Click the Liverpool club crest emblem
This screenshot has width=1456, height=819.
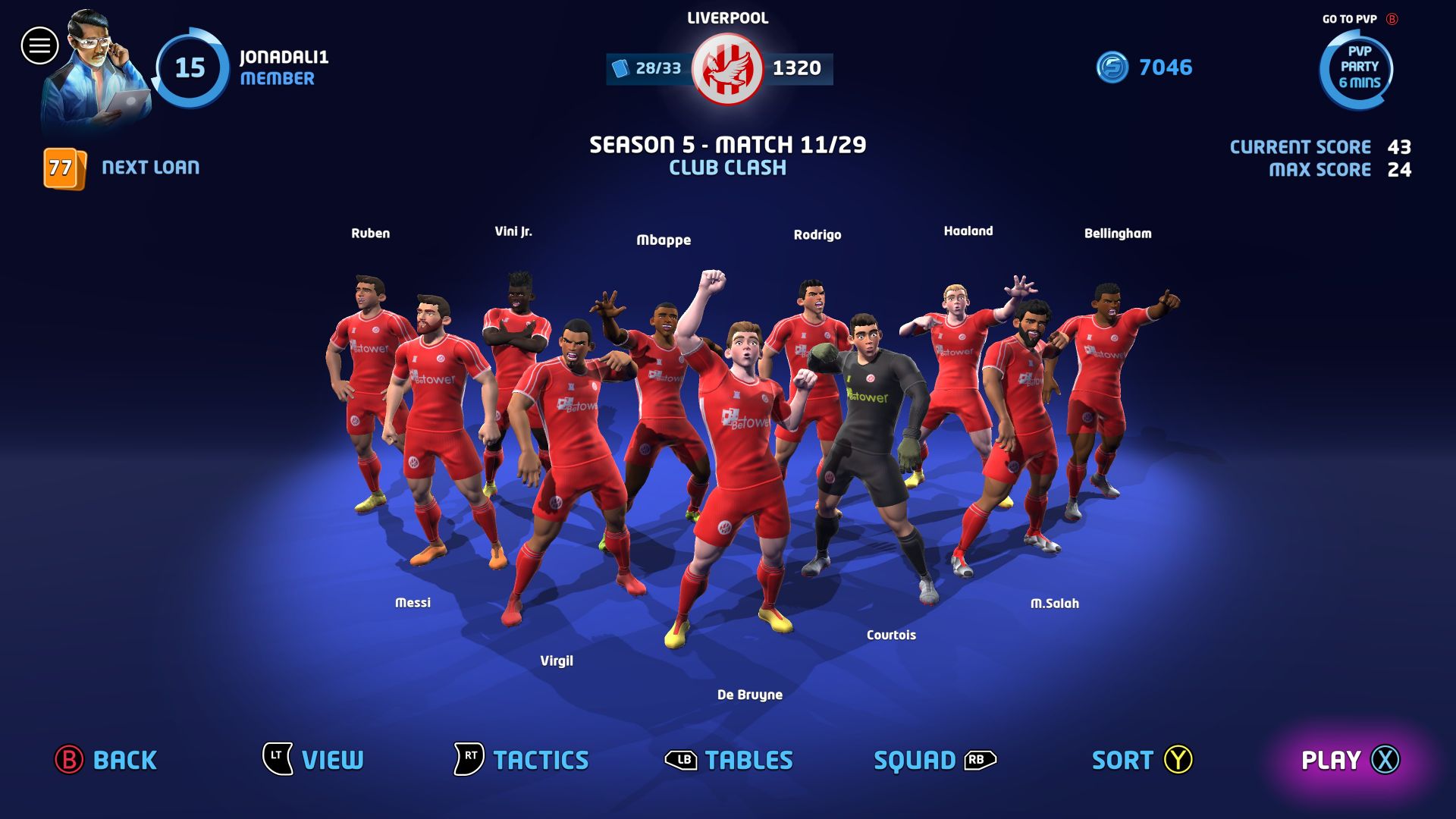point(726,68)
